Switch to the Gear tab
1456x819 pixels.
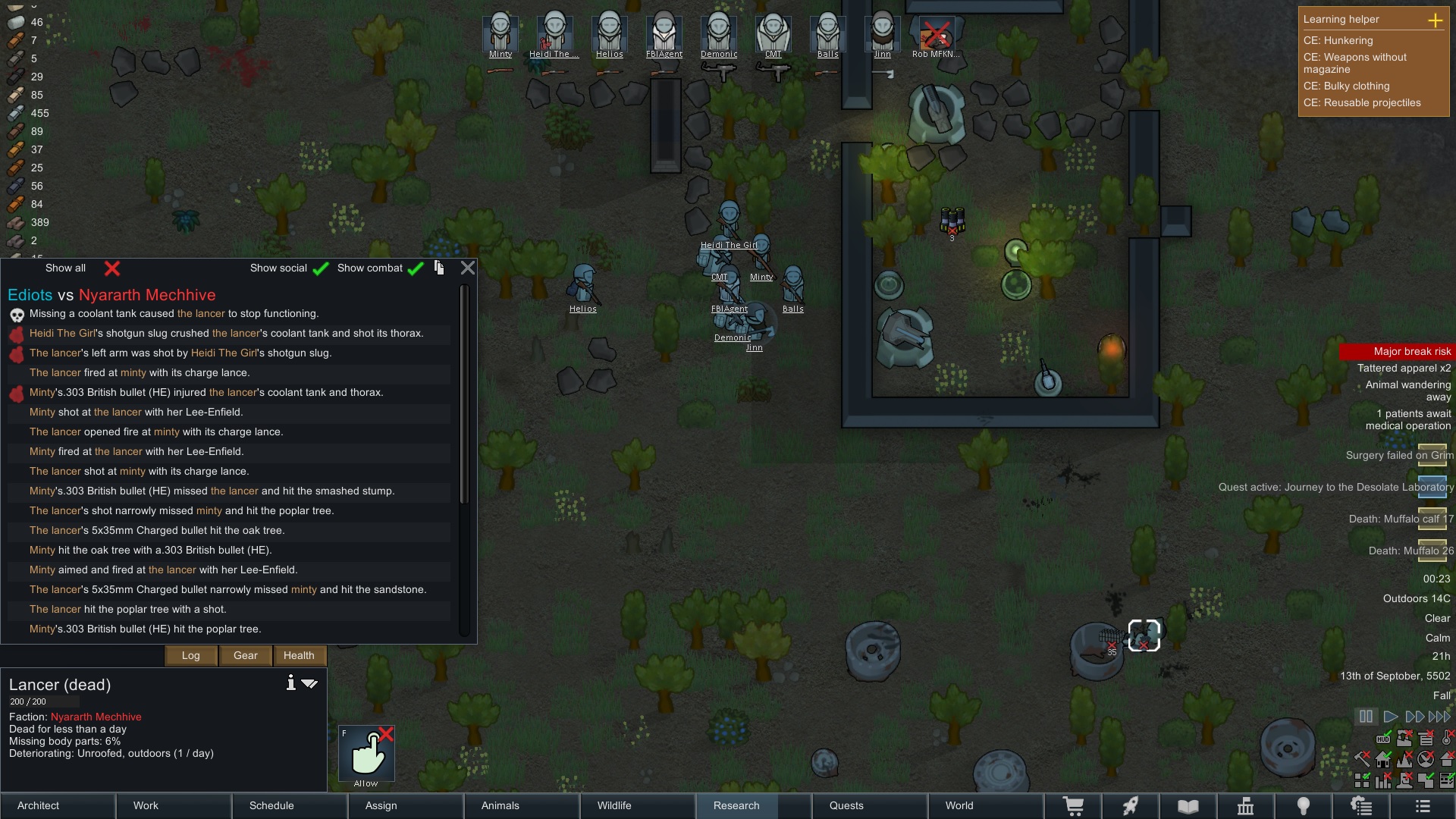pos(246,655)
